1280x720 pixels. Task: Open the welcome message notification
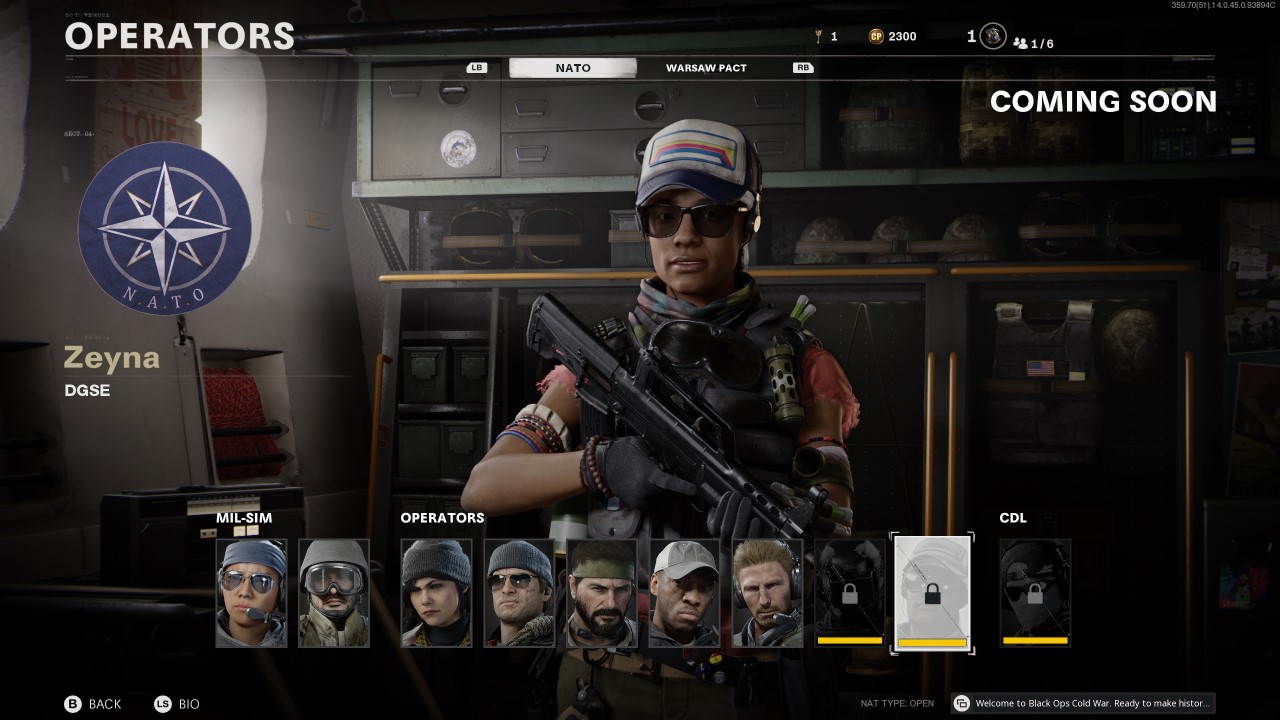(1083, 703)
